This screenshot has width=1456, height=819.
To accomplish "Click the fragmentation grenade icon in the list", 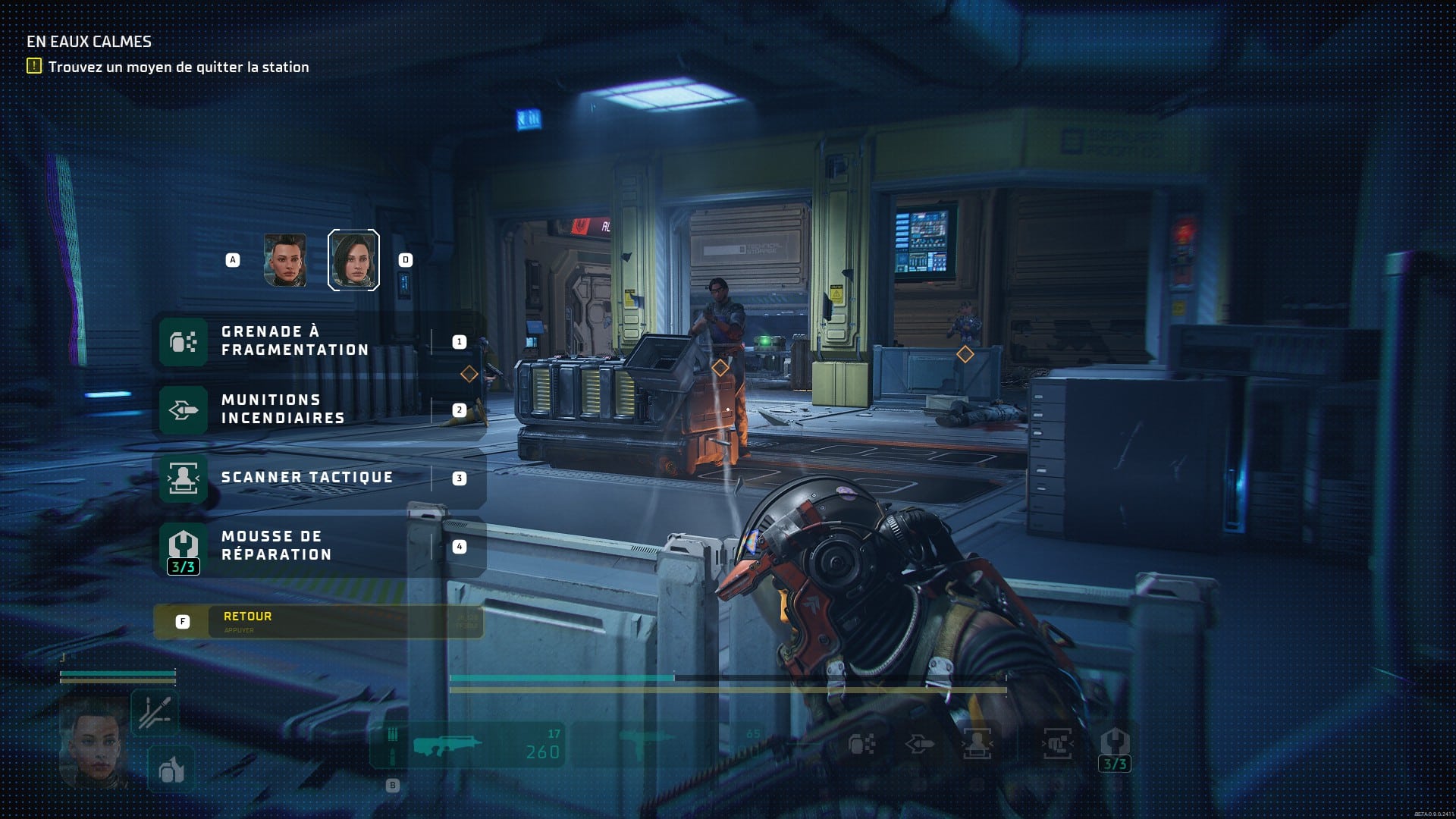I will [x=184, y=342].
